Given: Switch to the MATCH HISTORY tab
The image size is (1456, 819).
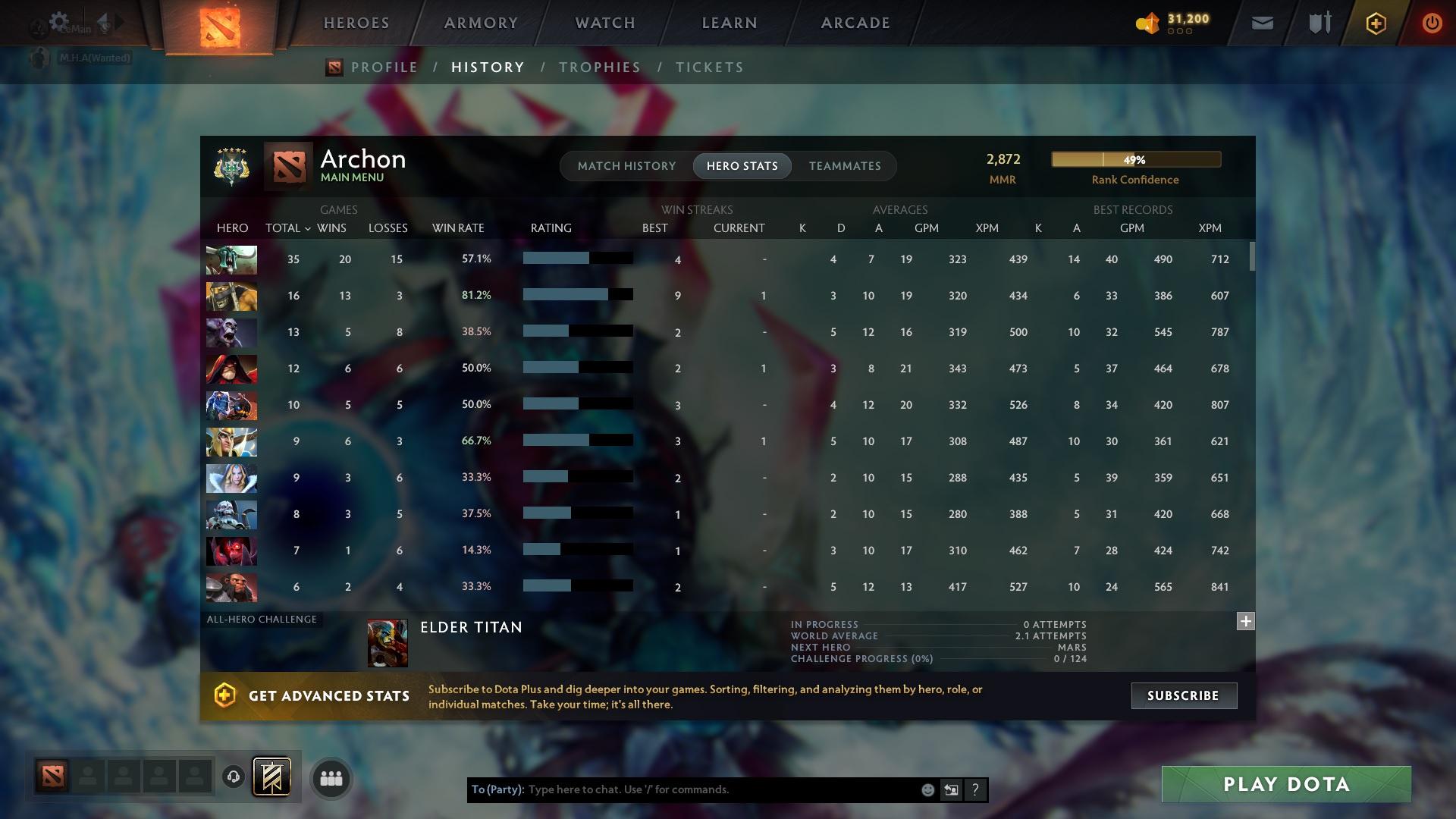Looking at the screenshot, I should (626, 165).
